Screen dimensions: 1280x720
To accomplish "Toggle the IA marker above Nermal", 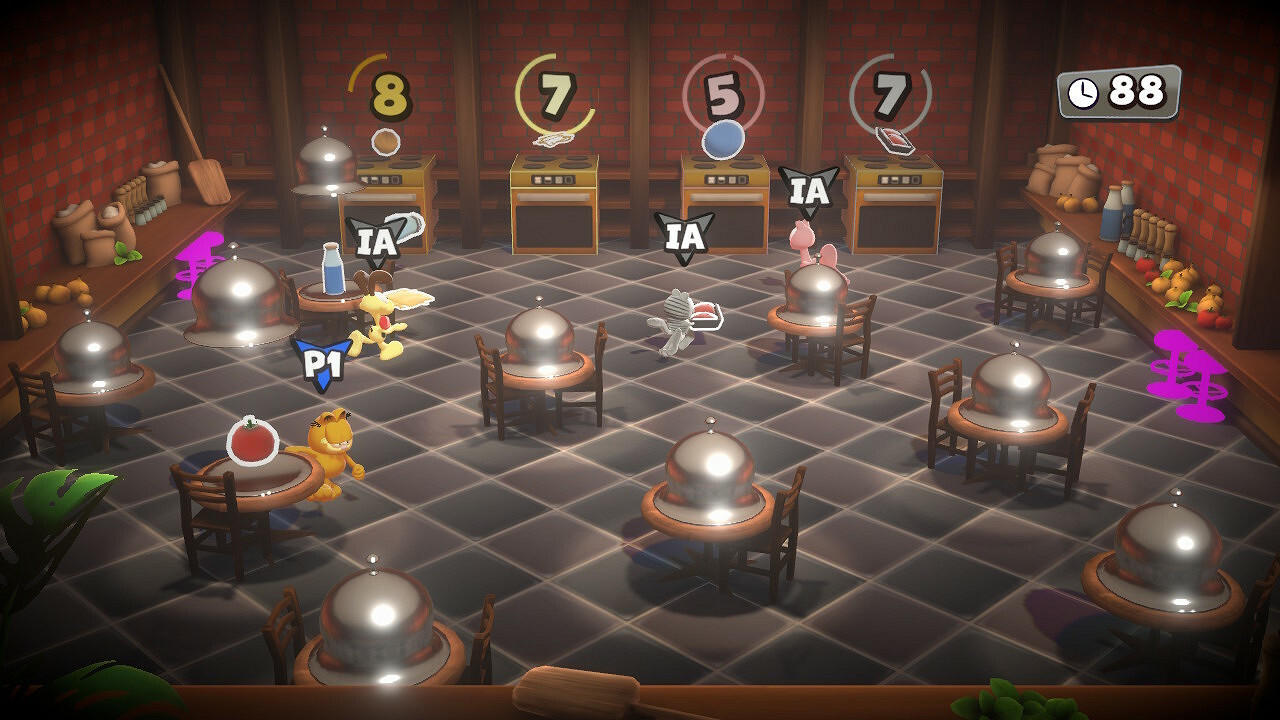I will coord(684,237).
